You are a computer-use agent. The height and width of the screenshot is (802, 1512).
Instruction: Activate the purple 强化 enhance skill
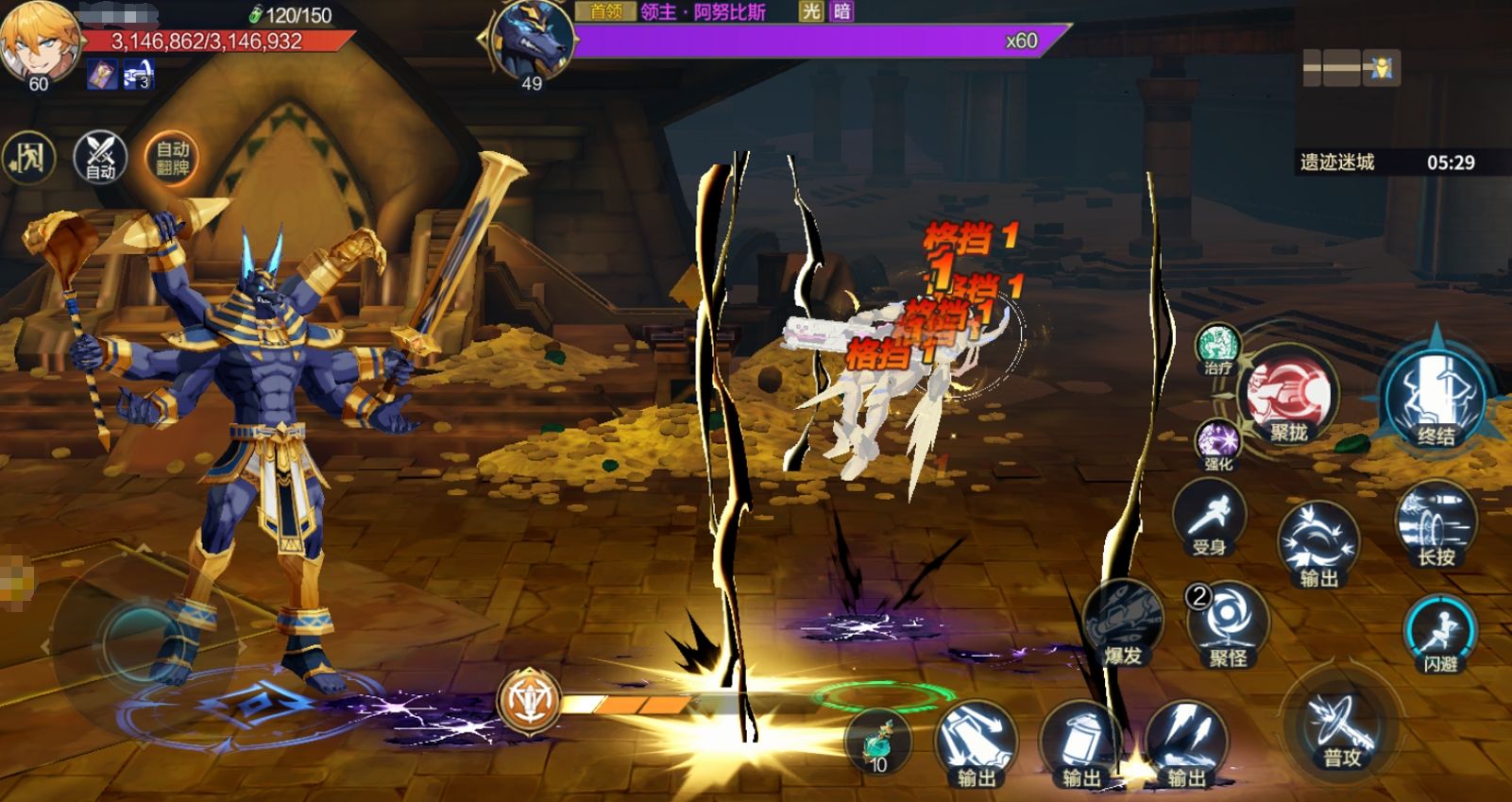pyautogui.click(x=1217, y=443)
